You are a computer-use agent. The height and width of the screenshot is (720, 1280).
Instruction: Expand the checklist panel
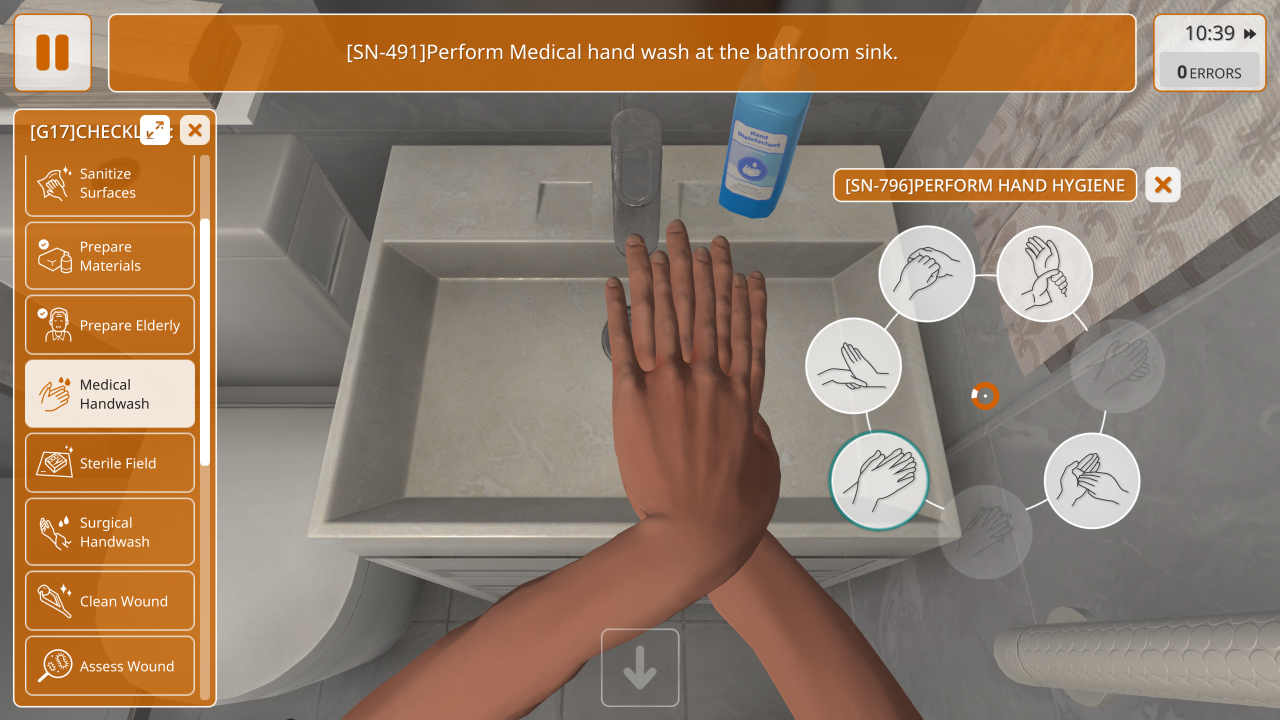pos(155,130)
